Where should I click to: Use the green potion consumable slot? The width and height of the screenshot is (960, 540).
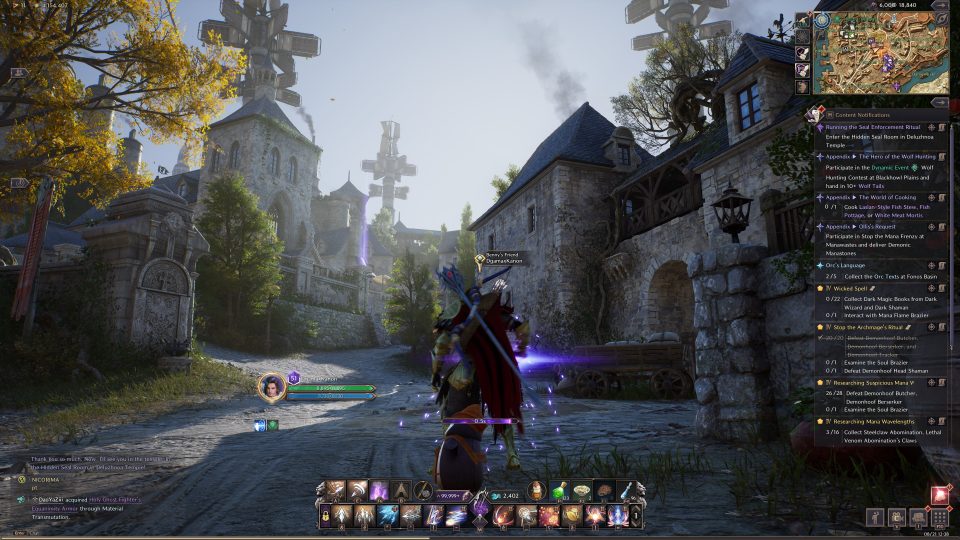click(561, 491)
